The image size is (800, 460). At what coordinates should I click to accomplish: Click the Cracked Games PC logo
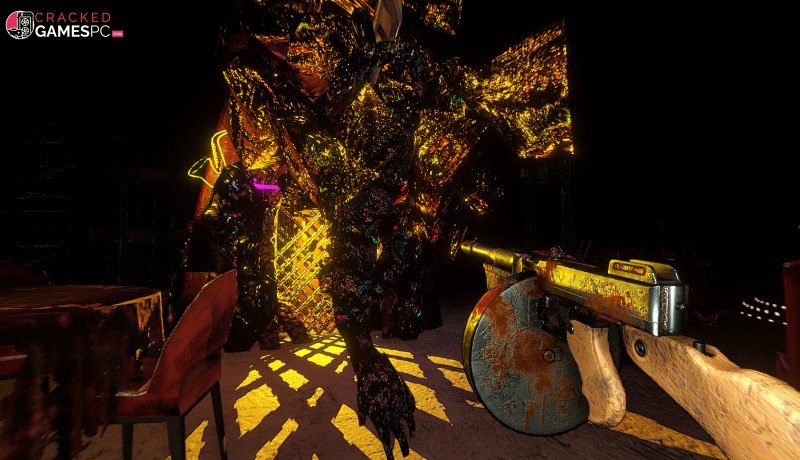[64, 24]
